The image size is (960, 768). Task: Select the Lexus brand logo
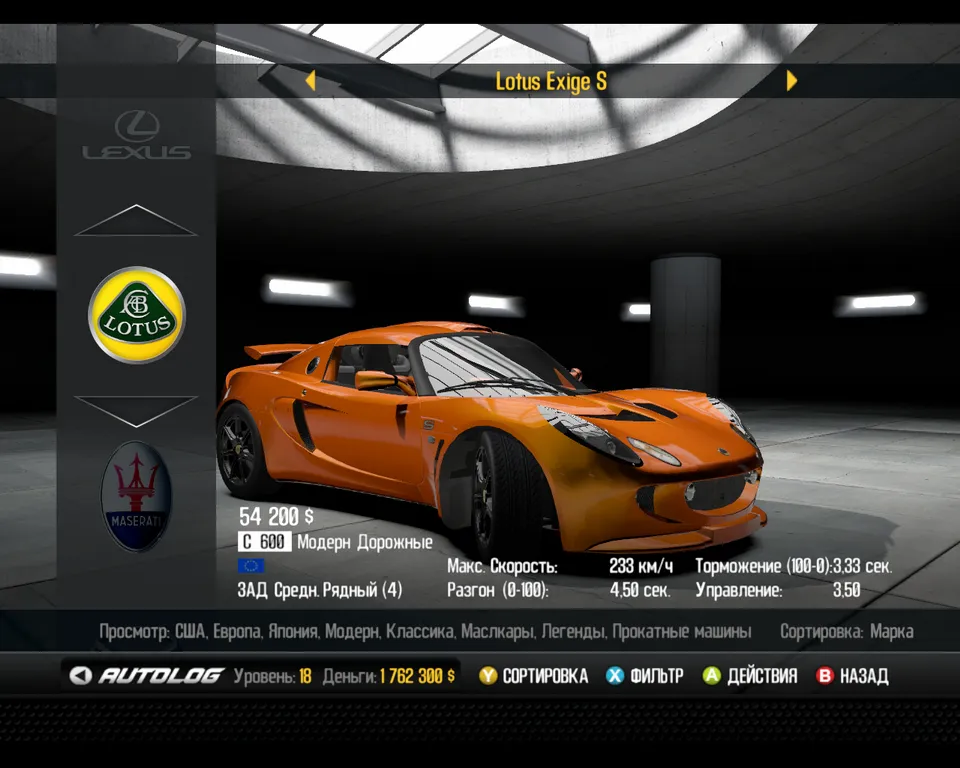pos(136,135)
